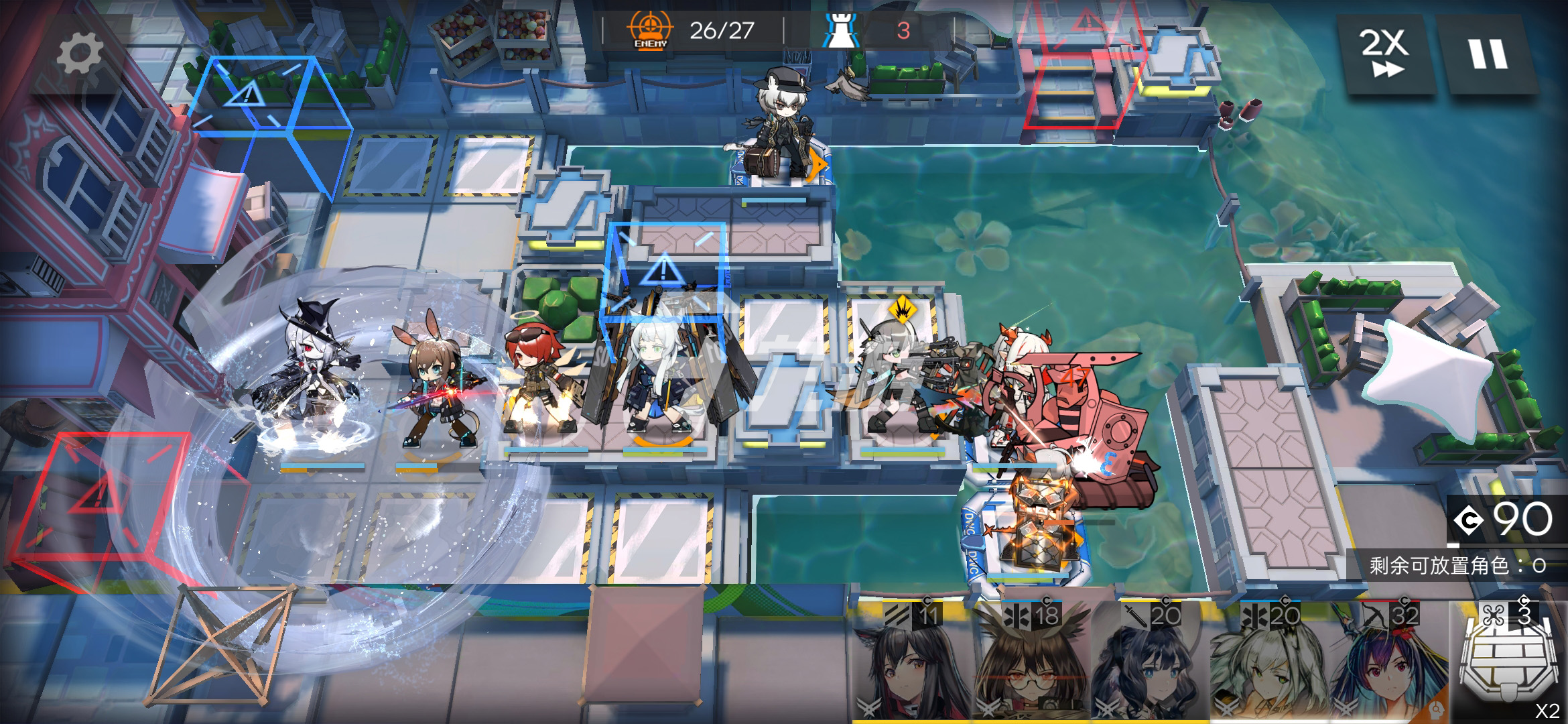Viewport: 1568px width, 724px height.
Task: Pause the battle
Action: coord(1488,54)
